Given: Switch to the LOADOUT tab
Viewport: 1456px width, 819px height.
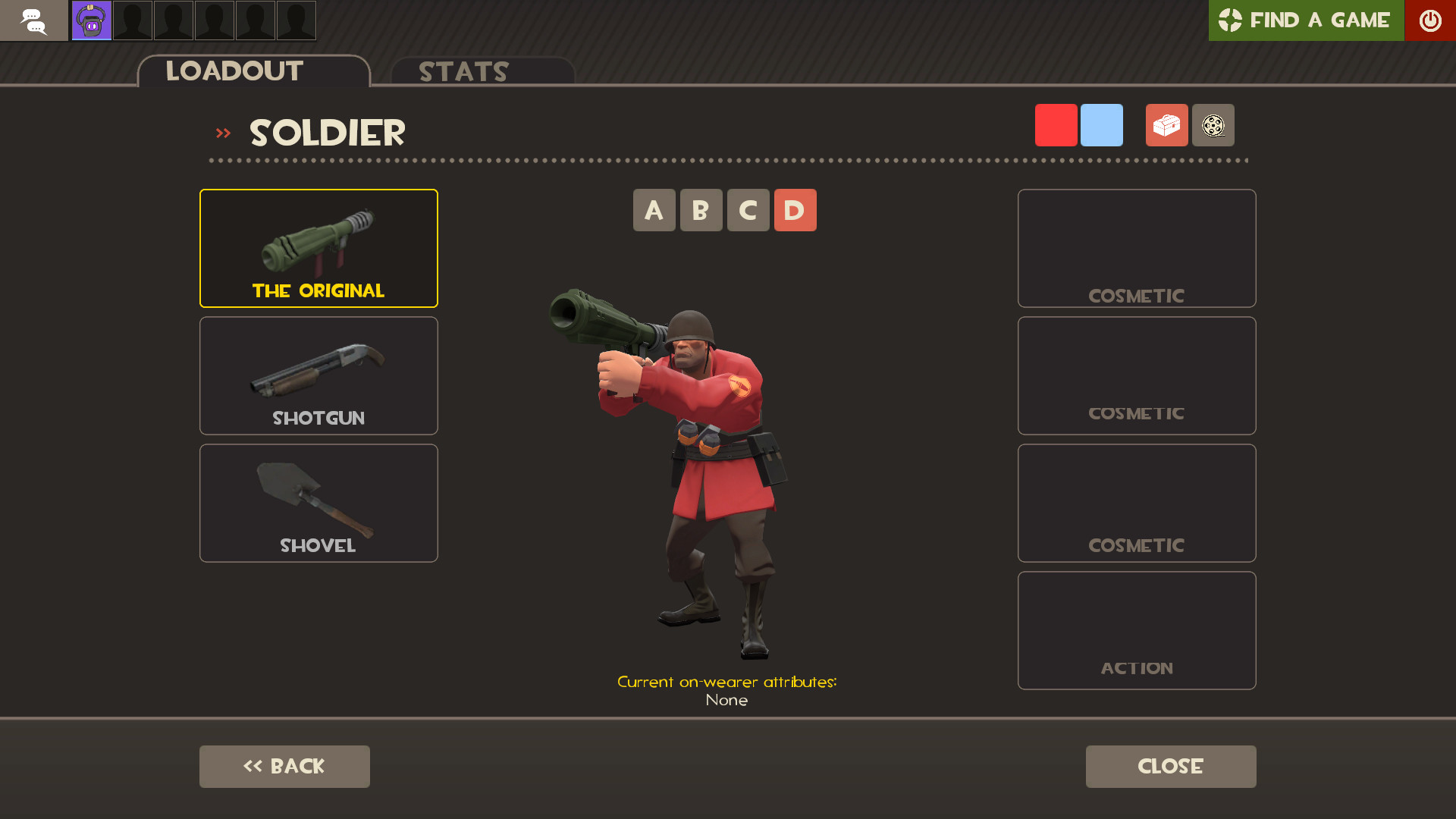Looking at the screenshot, I should [x=234, y=71].
